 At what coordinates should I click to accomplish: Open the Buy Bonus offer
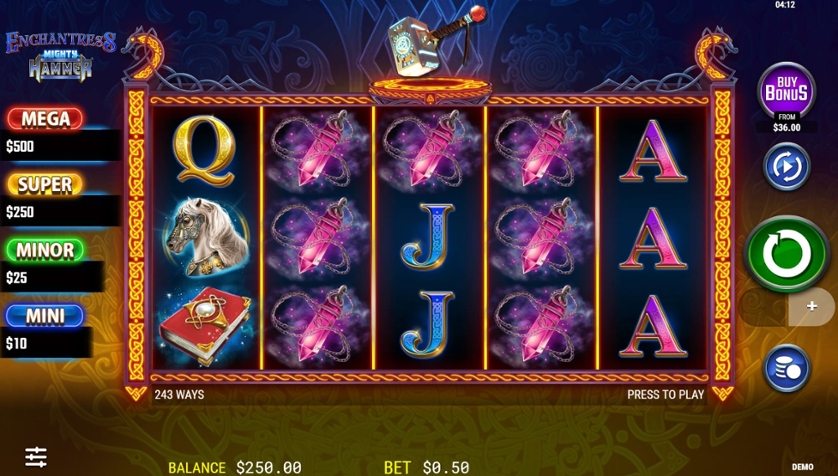[x=786, y=92]
